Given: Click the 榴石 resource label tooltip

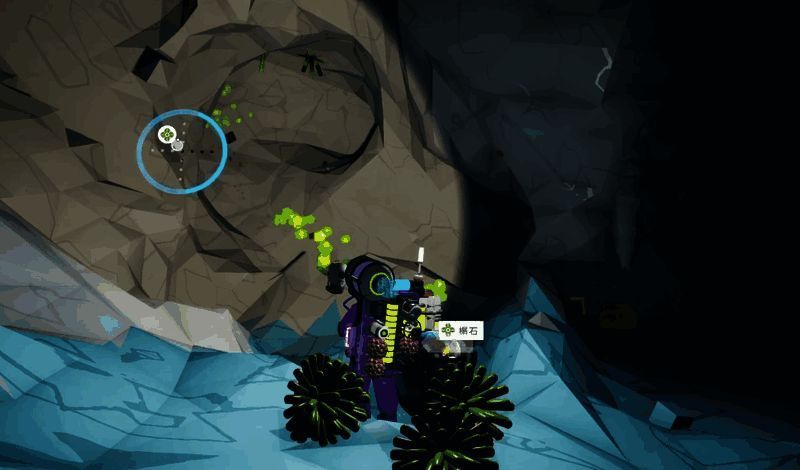Looking at the screenshot, I should click(x=461, y=330).
